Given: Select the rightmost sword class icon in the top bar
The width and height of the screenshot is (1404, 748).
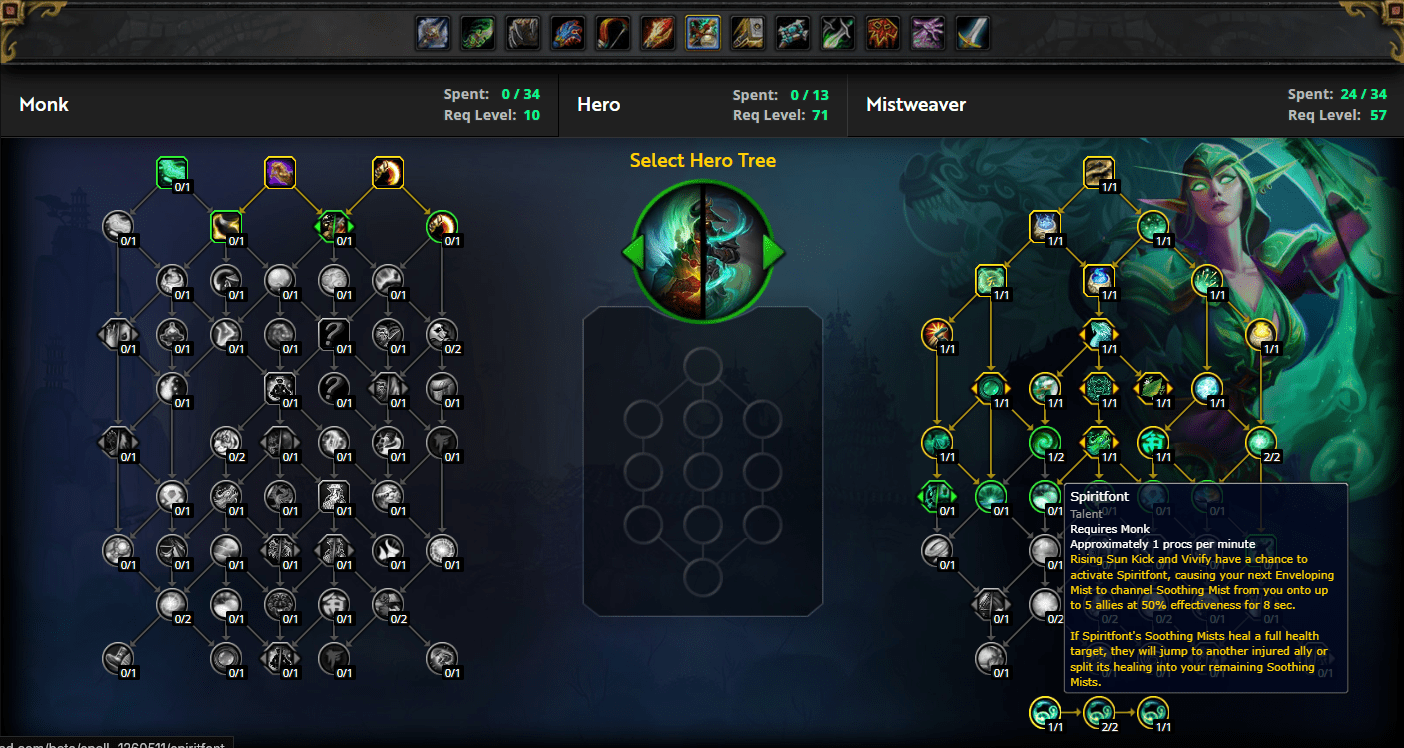Looking at the screenshot, I should click(972, 32).
